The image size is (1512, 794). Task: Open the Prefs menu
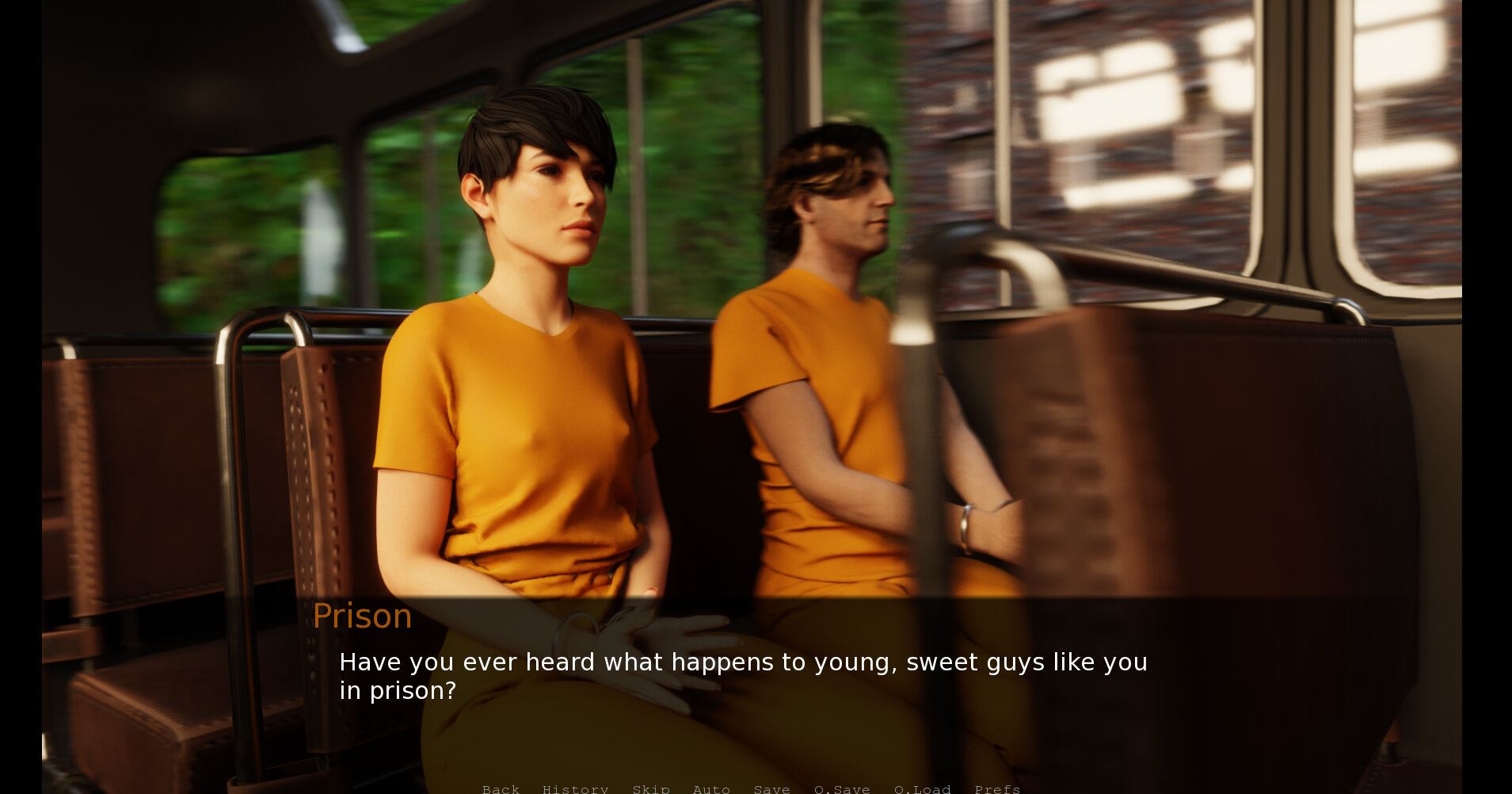[997, 788]
